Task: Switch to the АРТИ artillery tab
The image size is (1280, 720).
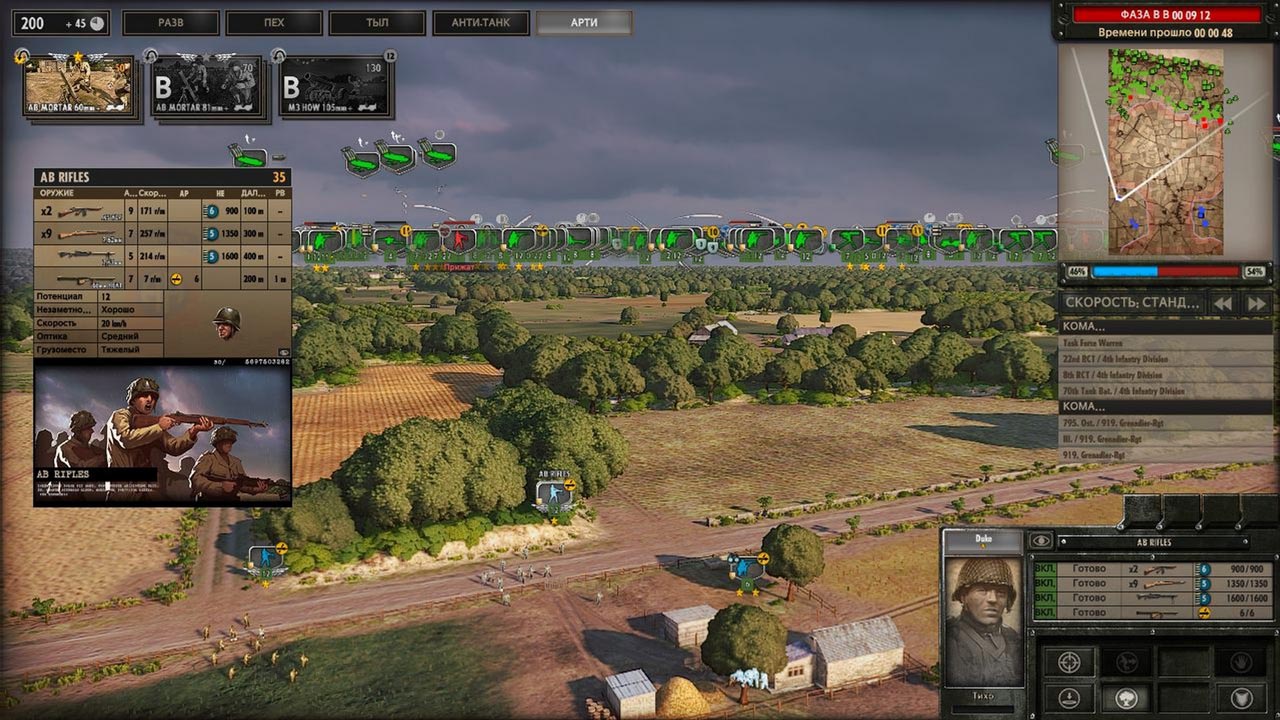Action: pyautogui.click(x=584, y=23)
